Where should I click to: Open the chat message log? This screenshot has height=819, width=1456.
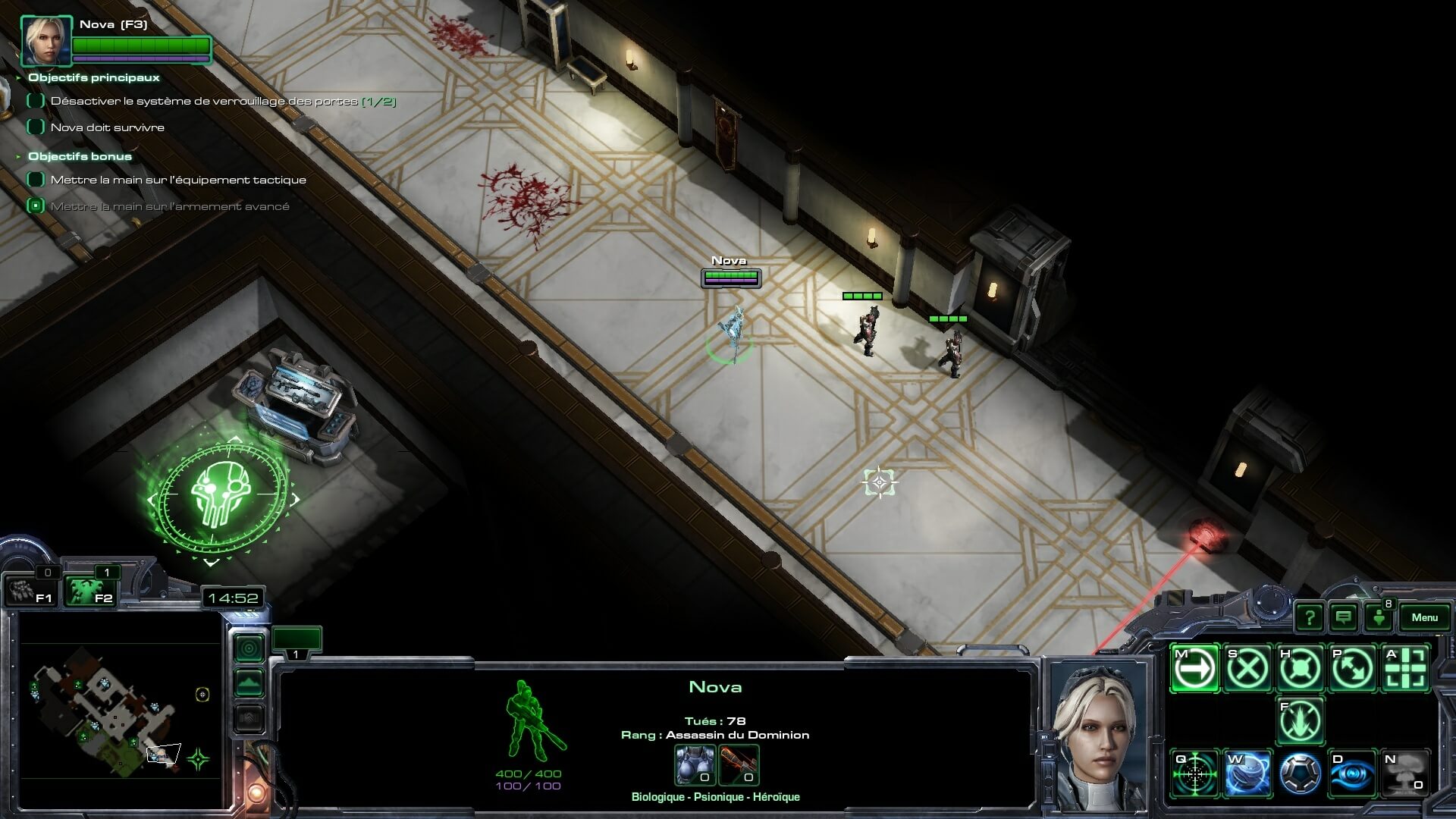(1344, 617)
